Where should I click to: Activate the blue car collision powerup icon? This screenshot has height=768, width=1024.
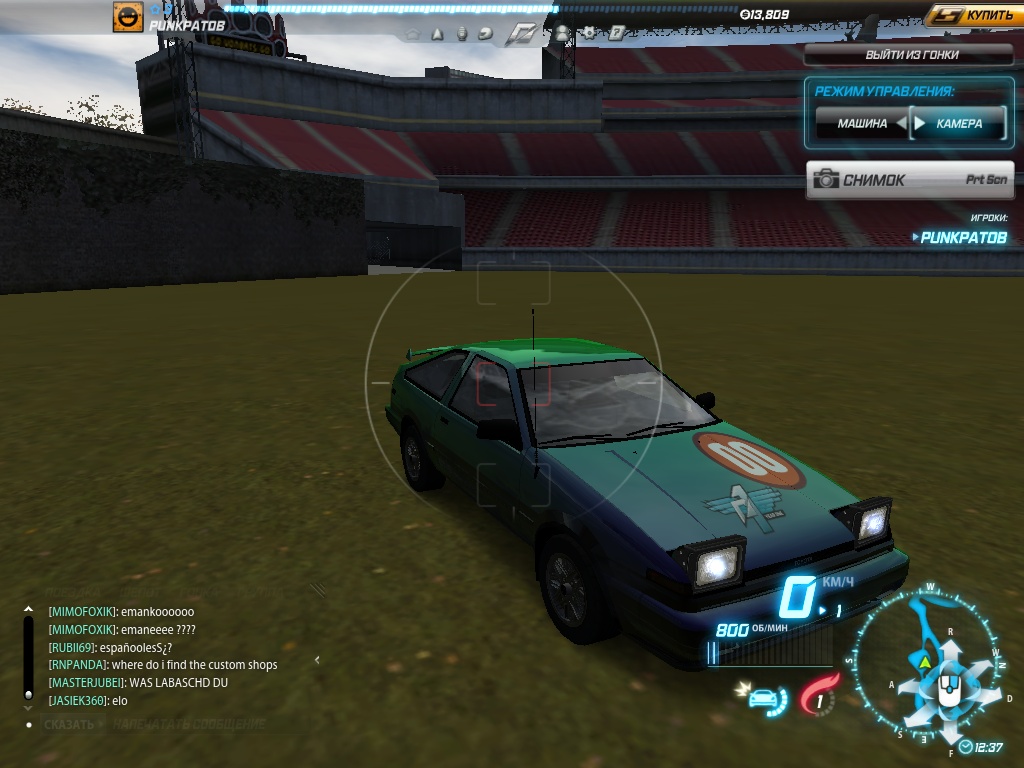767,697
